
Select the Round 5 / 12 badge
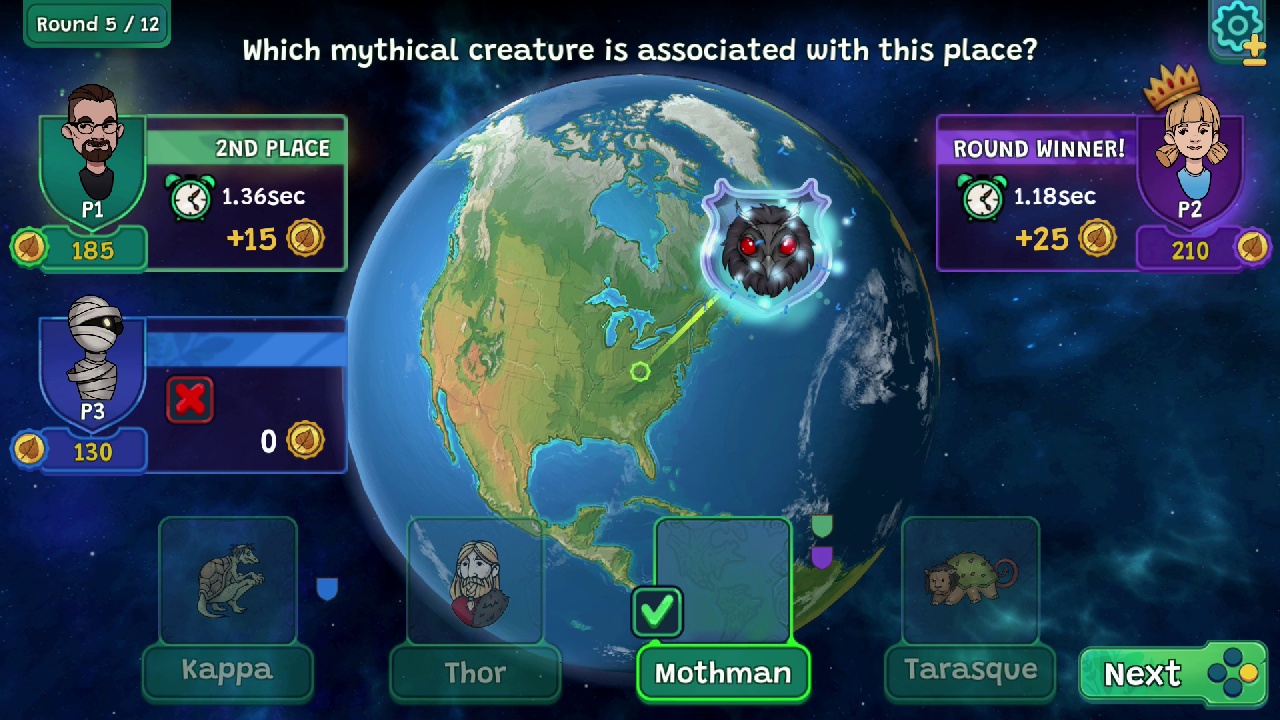tap(96, 24)
